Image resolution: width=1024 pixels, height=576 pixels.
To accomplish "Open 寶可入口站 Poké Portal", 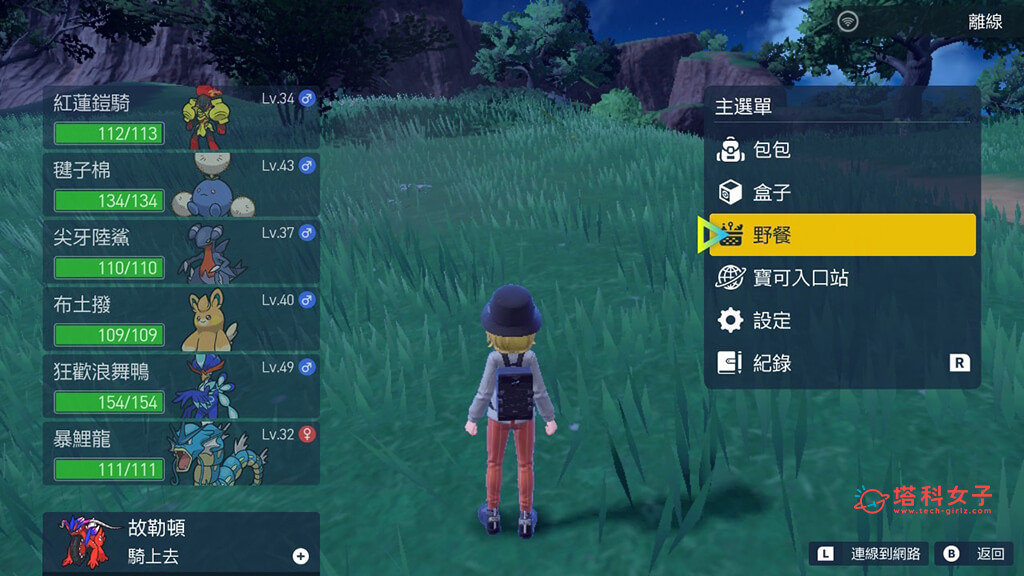I will (x=842, y=278).
